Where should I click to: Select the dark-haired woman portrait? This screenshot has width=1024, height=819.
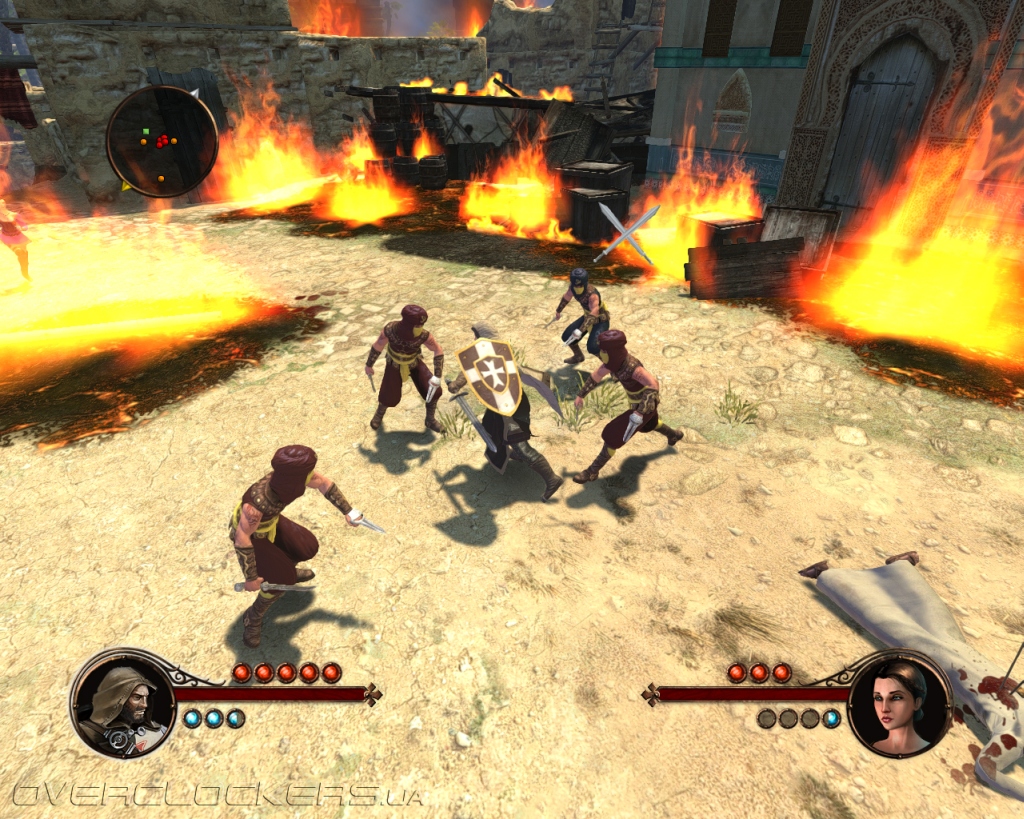[x=899, y=703]
